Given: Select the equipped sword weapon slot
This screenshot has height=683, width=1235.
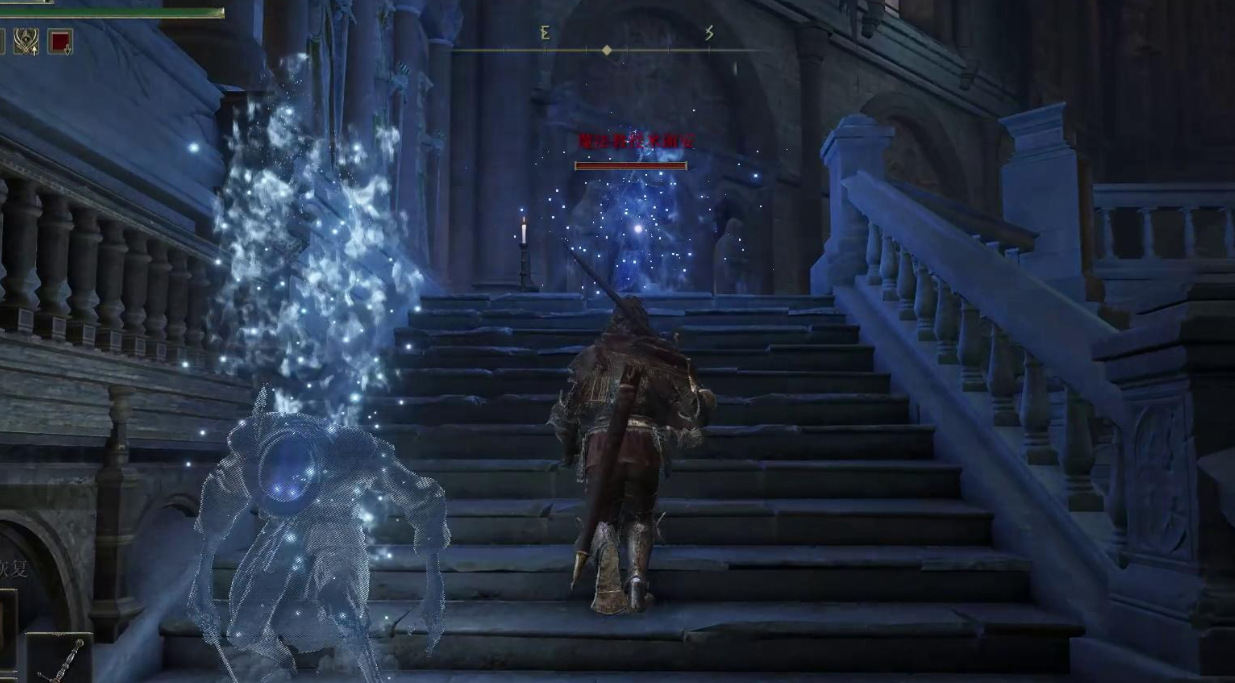Looking at the screenshot, I should tap(60, 658).
